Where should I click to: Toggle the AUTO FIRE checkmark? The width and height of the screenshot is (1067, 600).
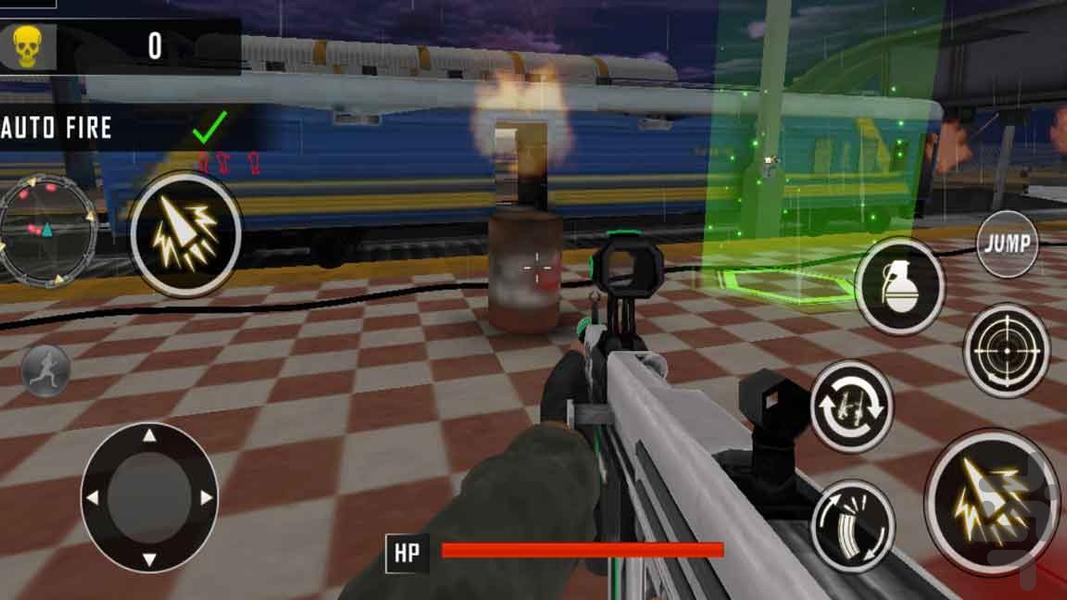click(x=210, y=127)
